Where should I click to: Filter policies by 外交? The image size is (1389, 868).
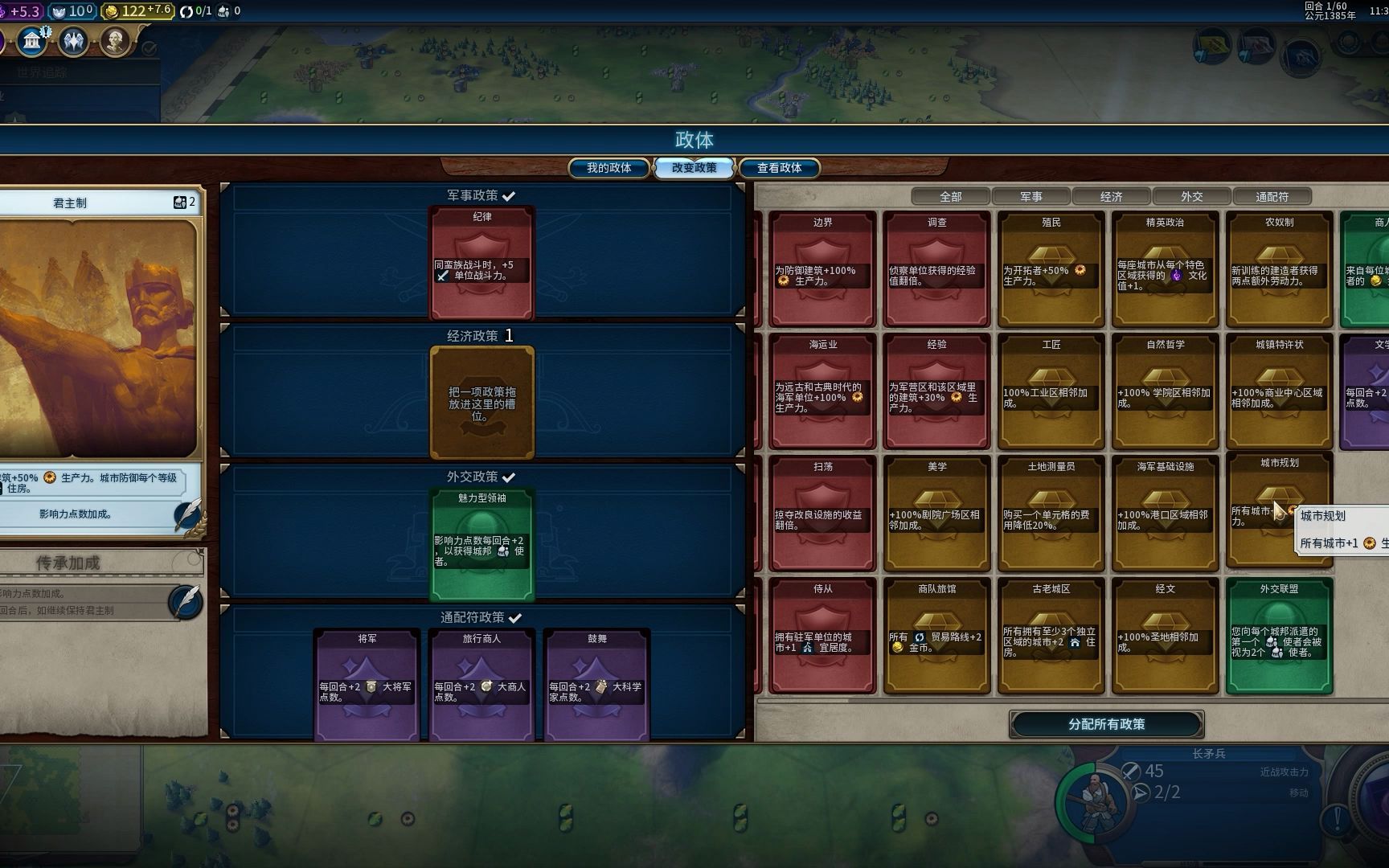click(1191, 197)
